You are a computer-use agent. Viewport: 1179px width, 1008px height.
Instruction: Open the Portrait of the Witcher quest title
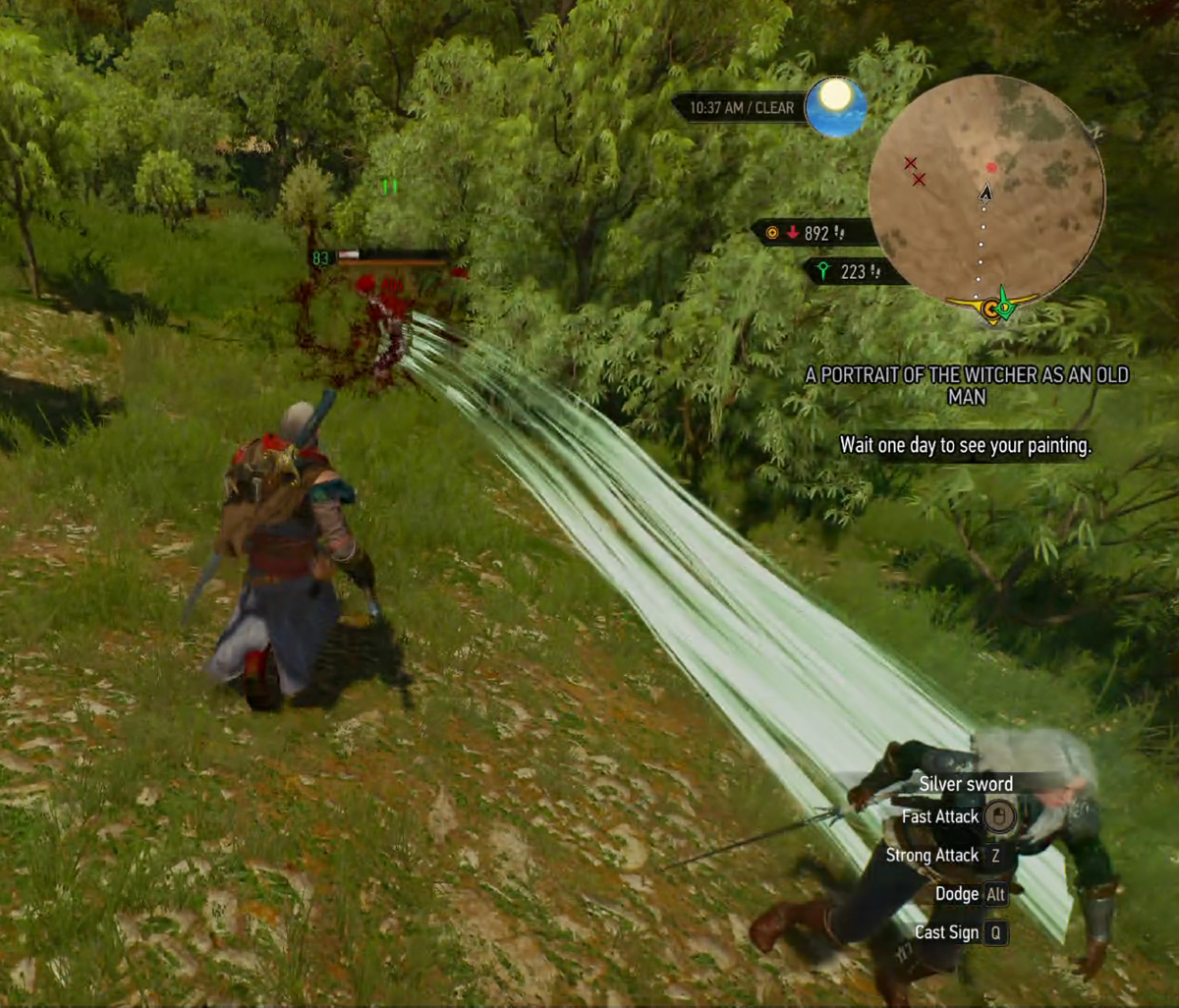(x=967, y=385)
